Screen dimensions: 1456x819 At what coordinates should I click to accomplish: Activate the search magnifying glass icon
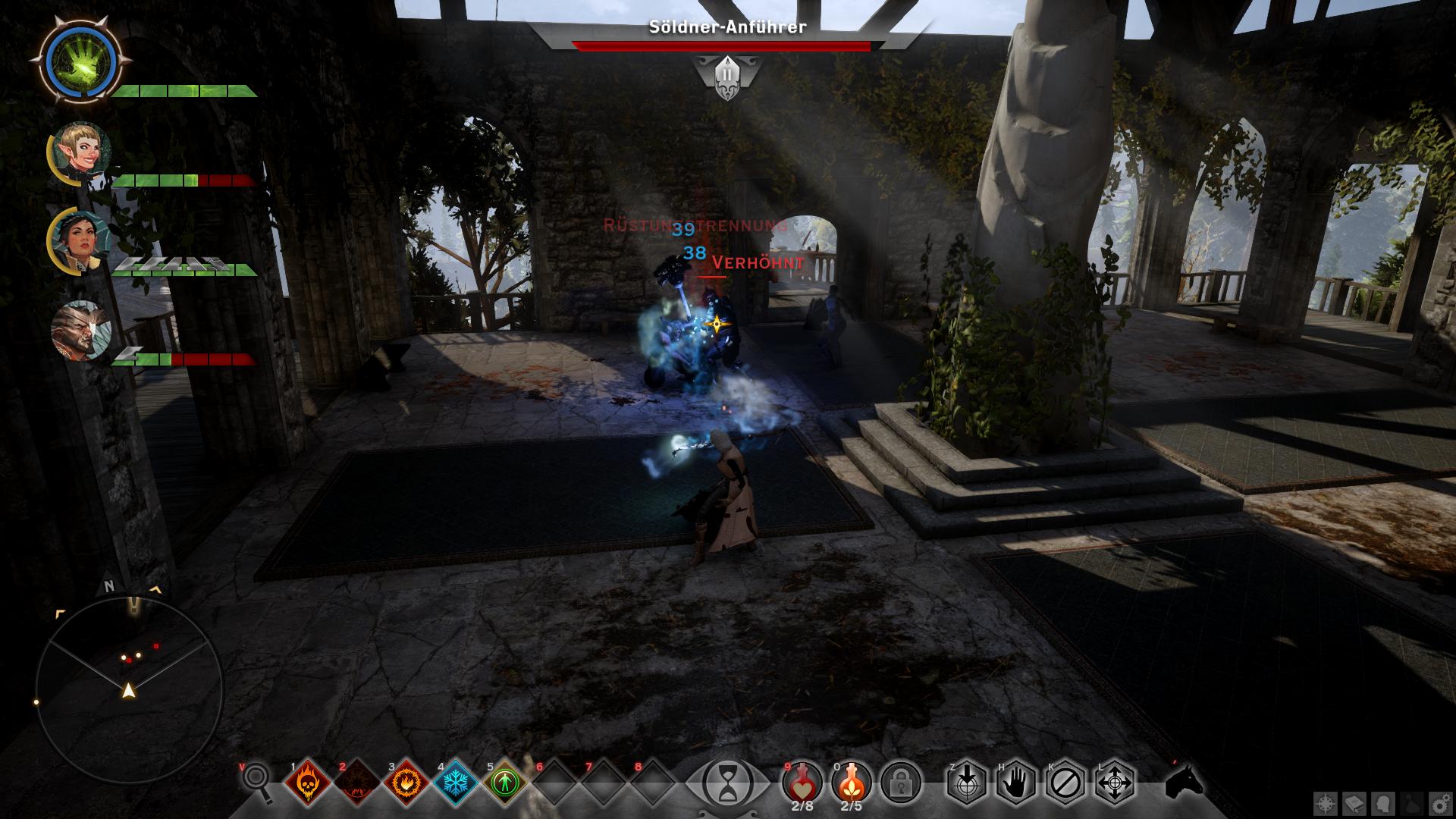pyautogui.click(x=258, y=780)
